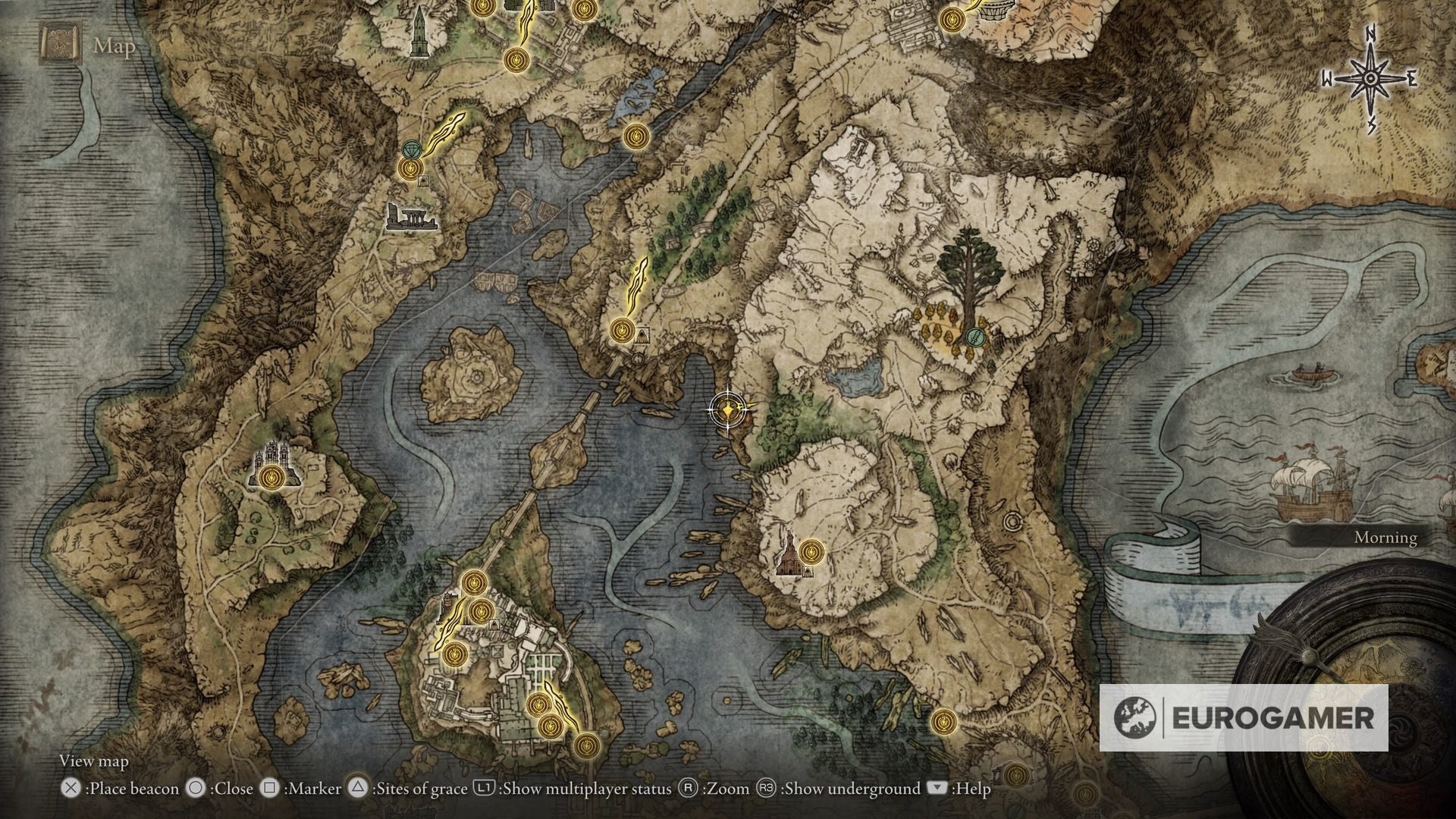Select the church building landmark icon
This screenshot has width=1456, height=819.
point(789,555)
